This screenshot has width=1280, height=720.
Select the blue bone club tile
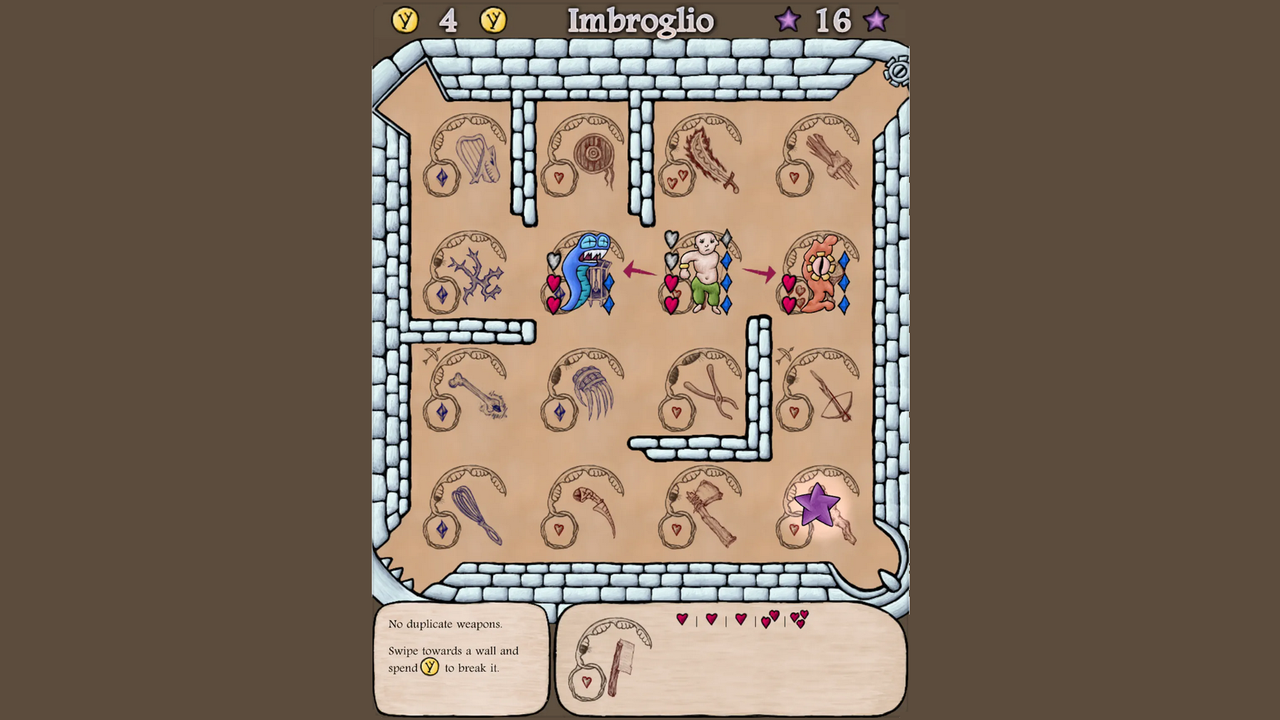pos(468,390)
